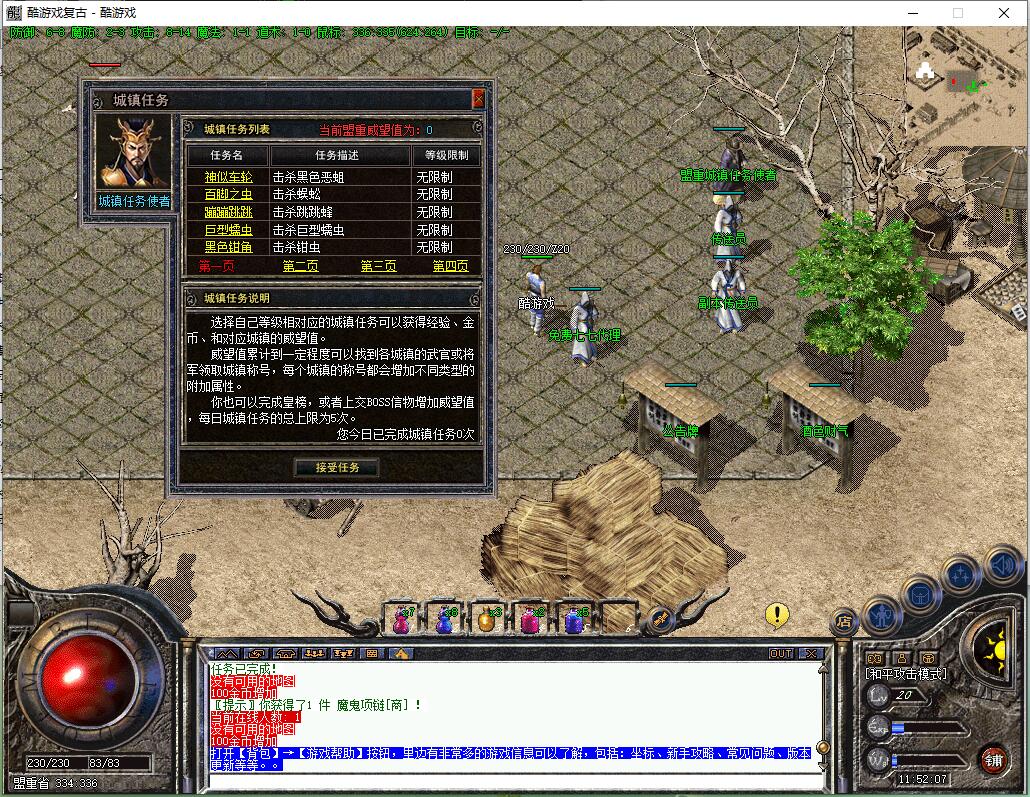Viewport: 1030px width, 797px height.
Task: Click the speaker sound orb button
Action: click(1004, 566)
